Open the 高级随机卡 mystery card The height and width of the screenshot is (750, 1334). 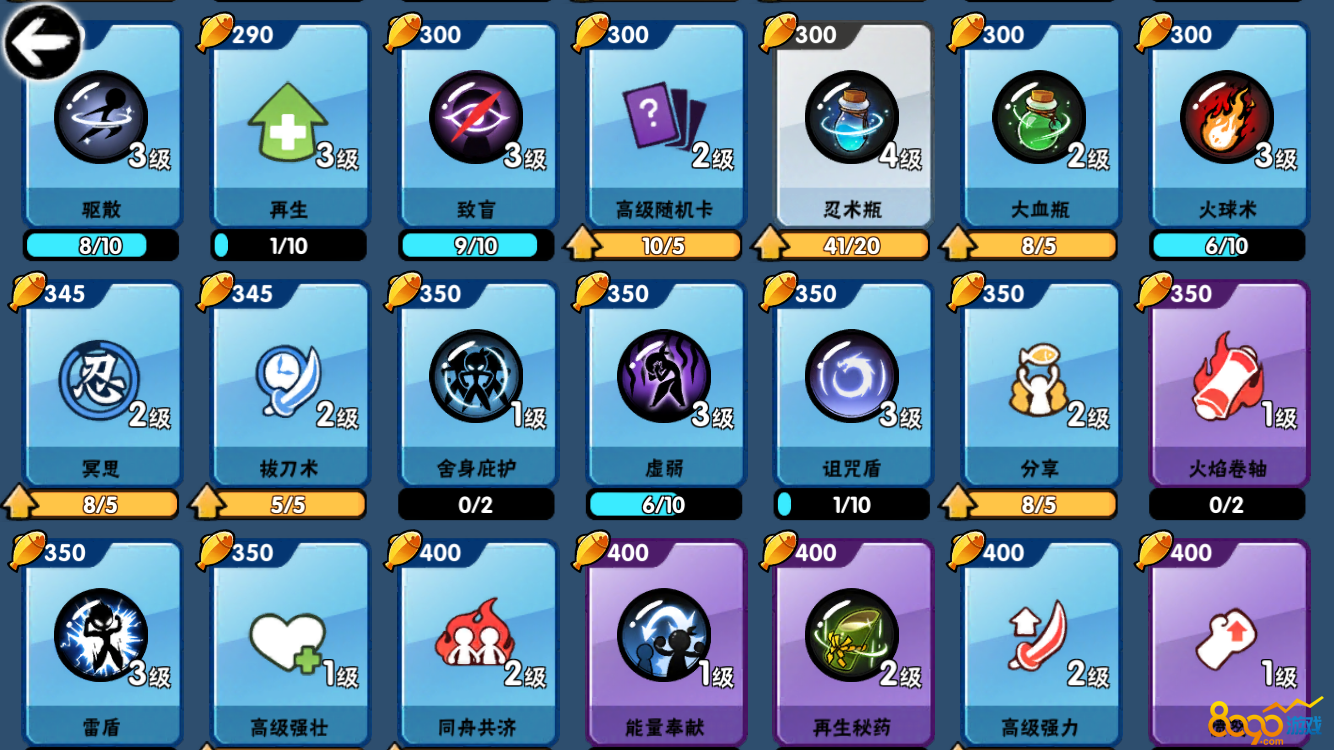coord(664,125)
